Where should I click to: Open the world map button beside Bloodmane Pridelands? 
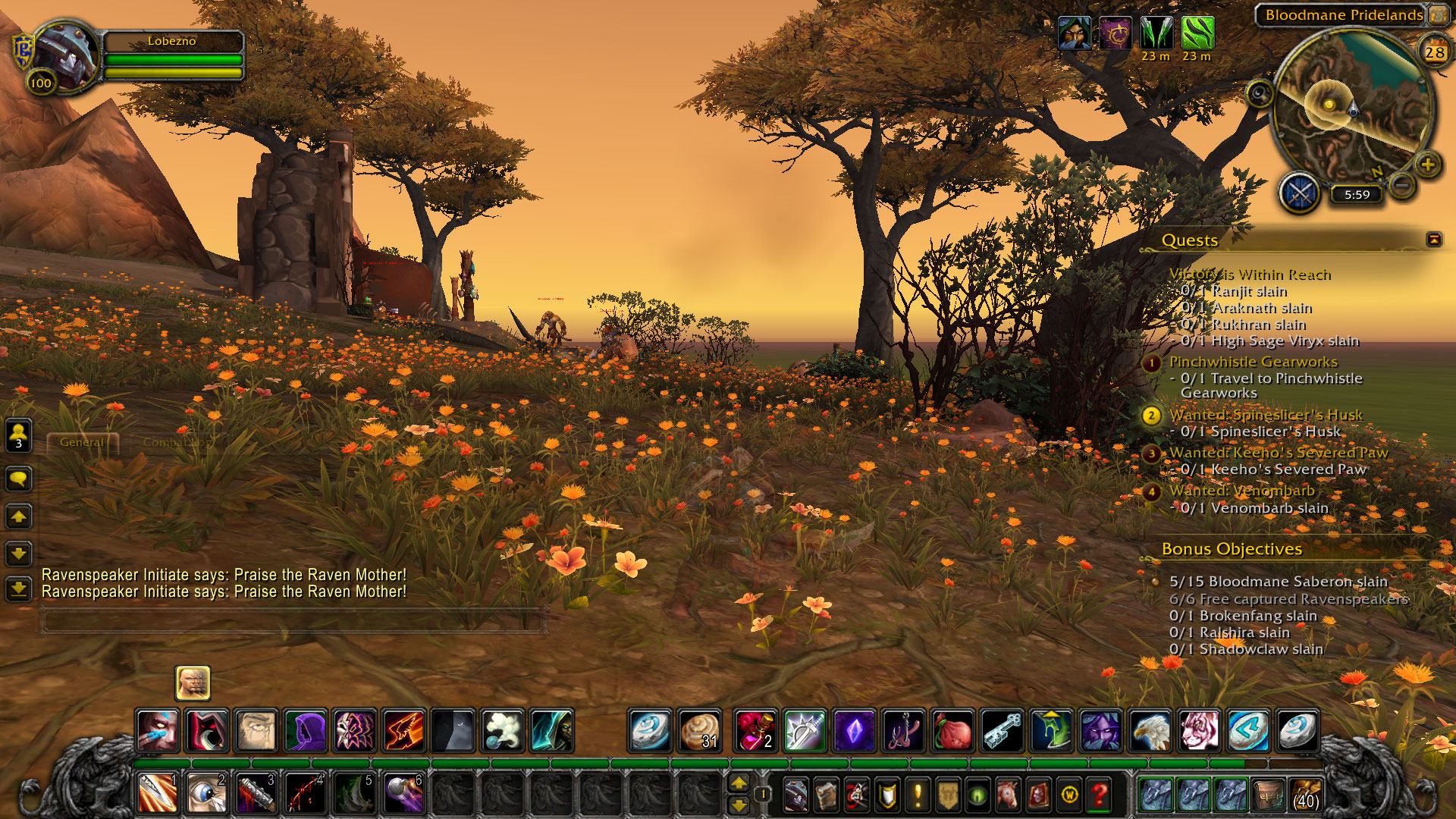(1438, 14)
